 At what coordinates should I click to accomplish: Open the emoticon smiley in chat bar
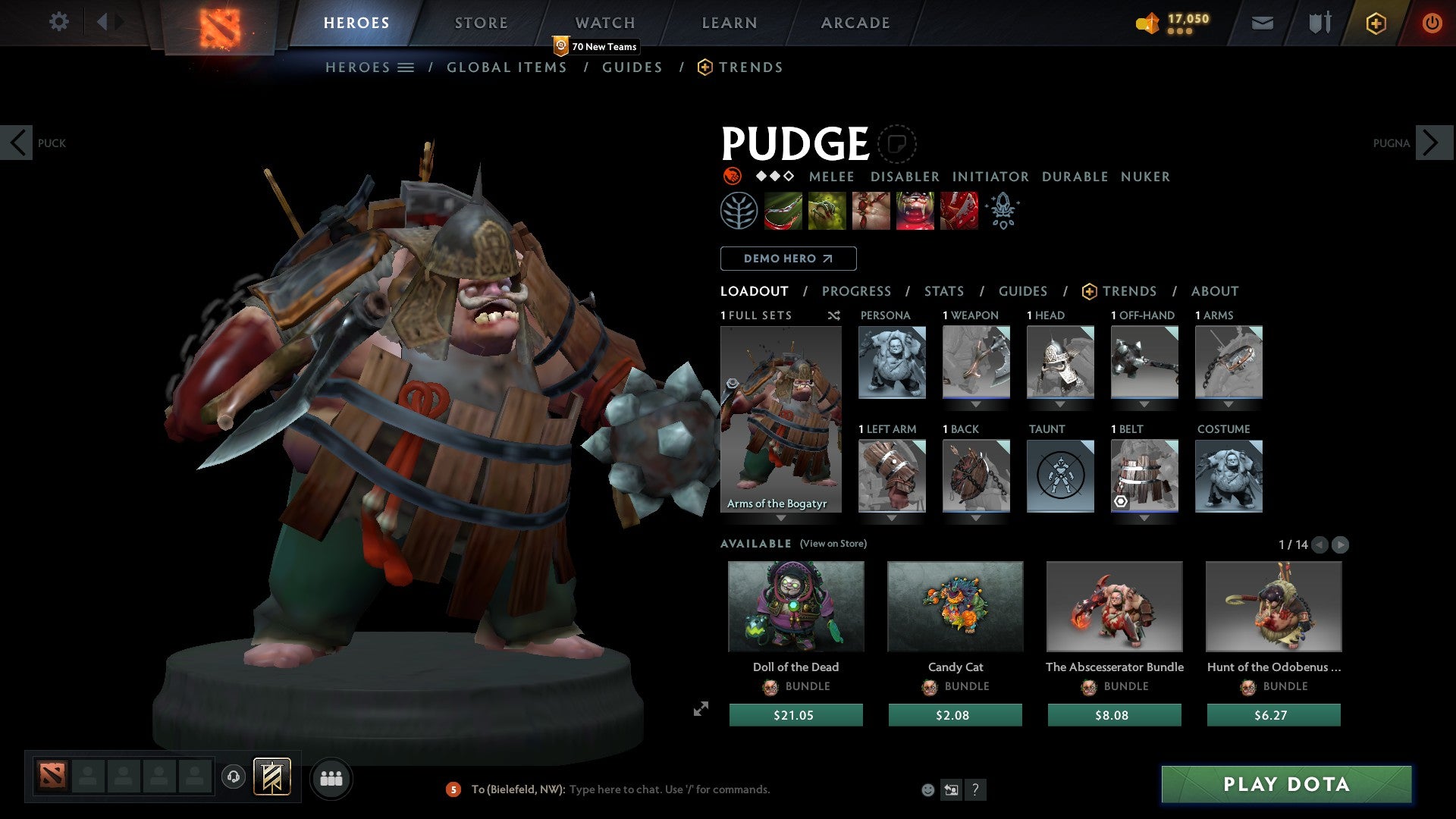927,789
